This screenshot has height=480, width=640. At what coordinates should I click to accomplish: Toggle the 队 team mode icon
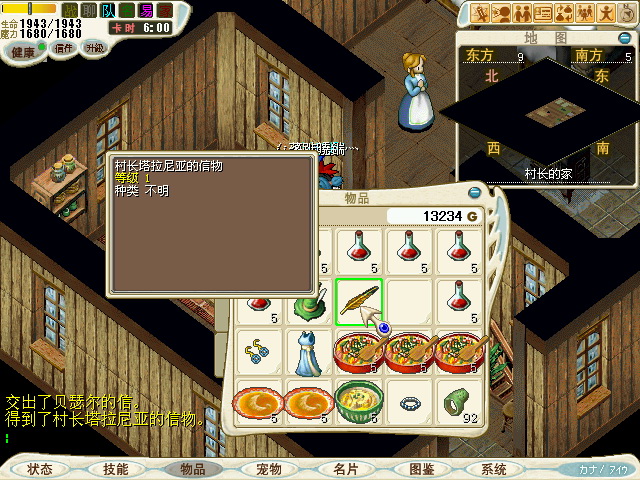[x=107, y=10]
